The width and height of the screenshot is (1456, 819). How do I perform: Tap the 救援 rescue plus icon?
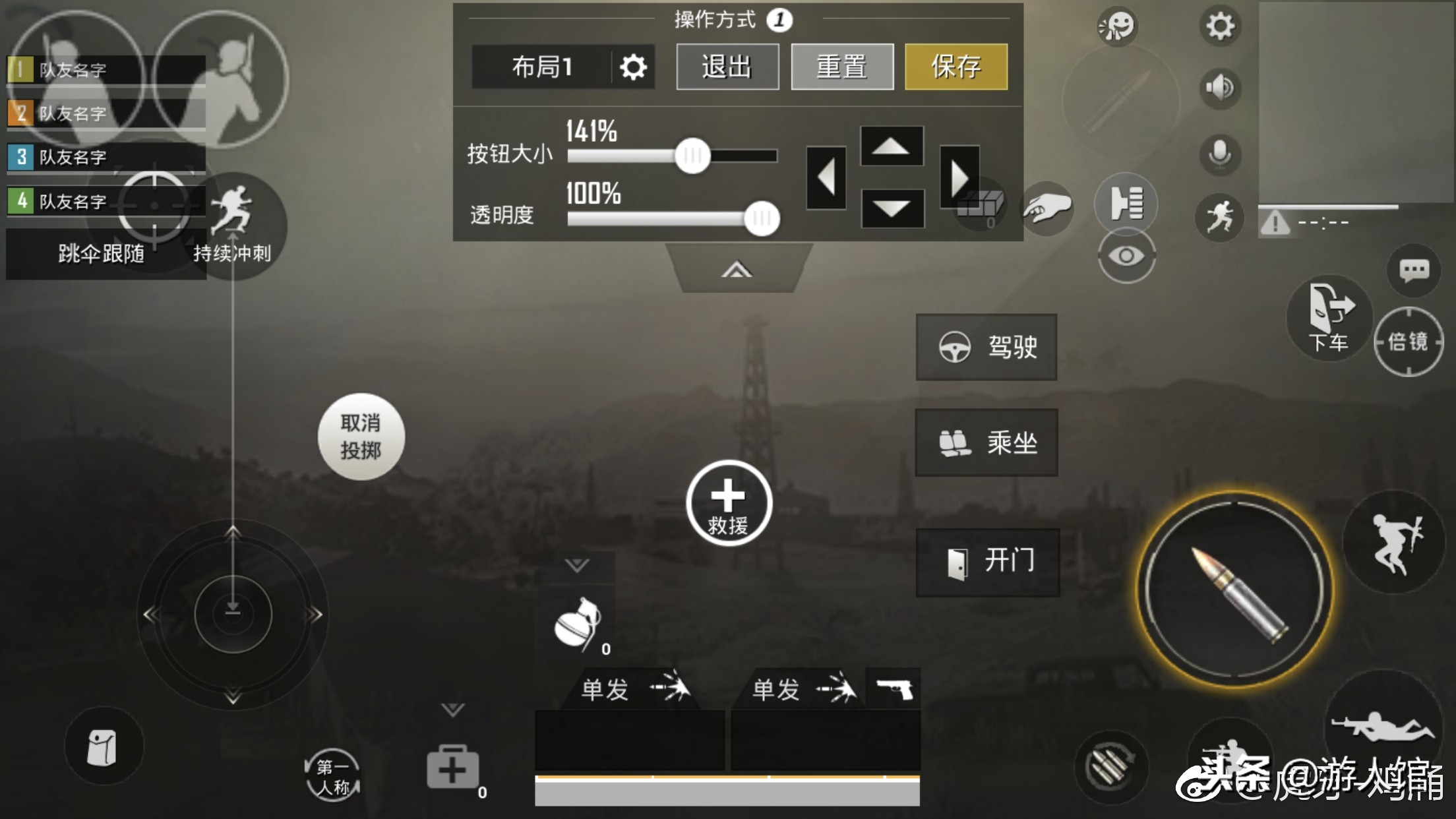[x=729, y=504]
